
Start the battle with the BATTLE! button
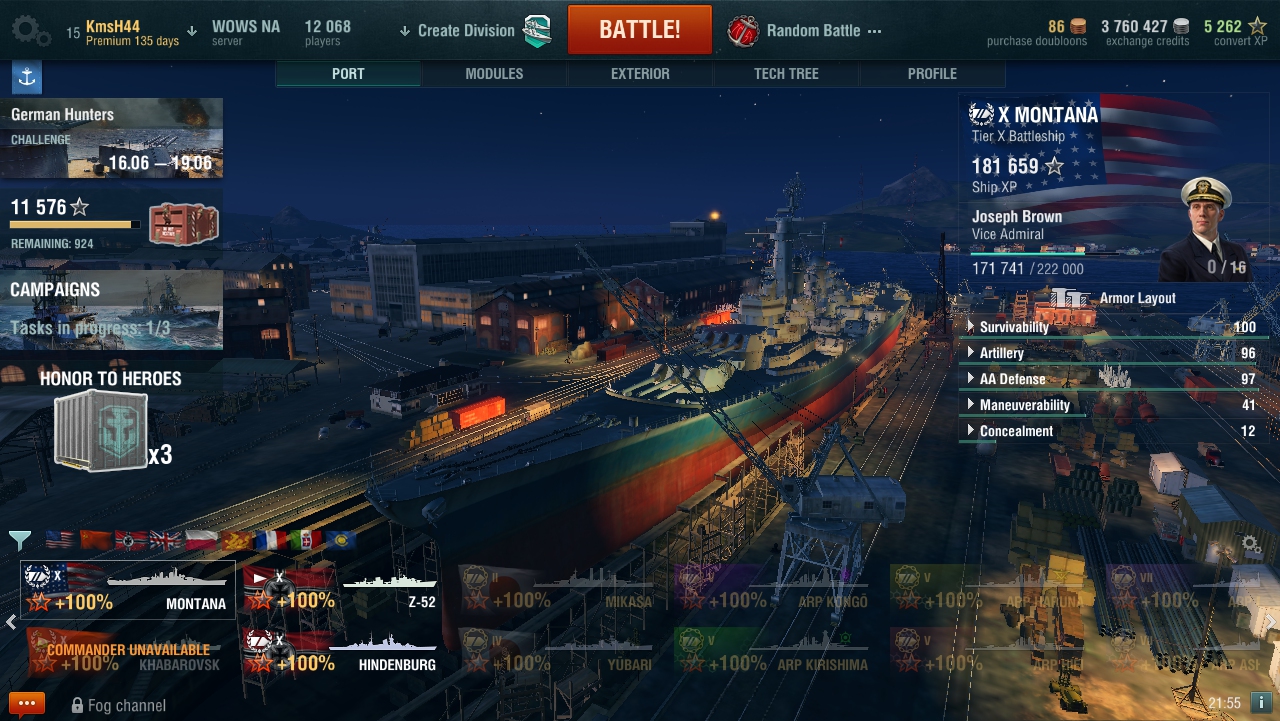(x=639, y=30)
